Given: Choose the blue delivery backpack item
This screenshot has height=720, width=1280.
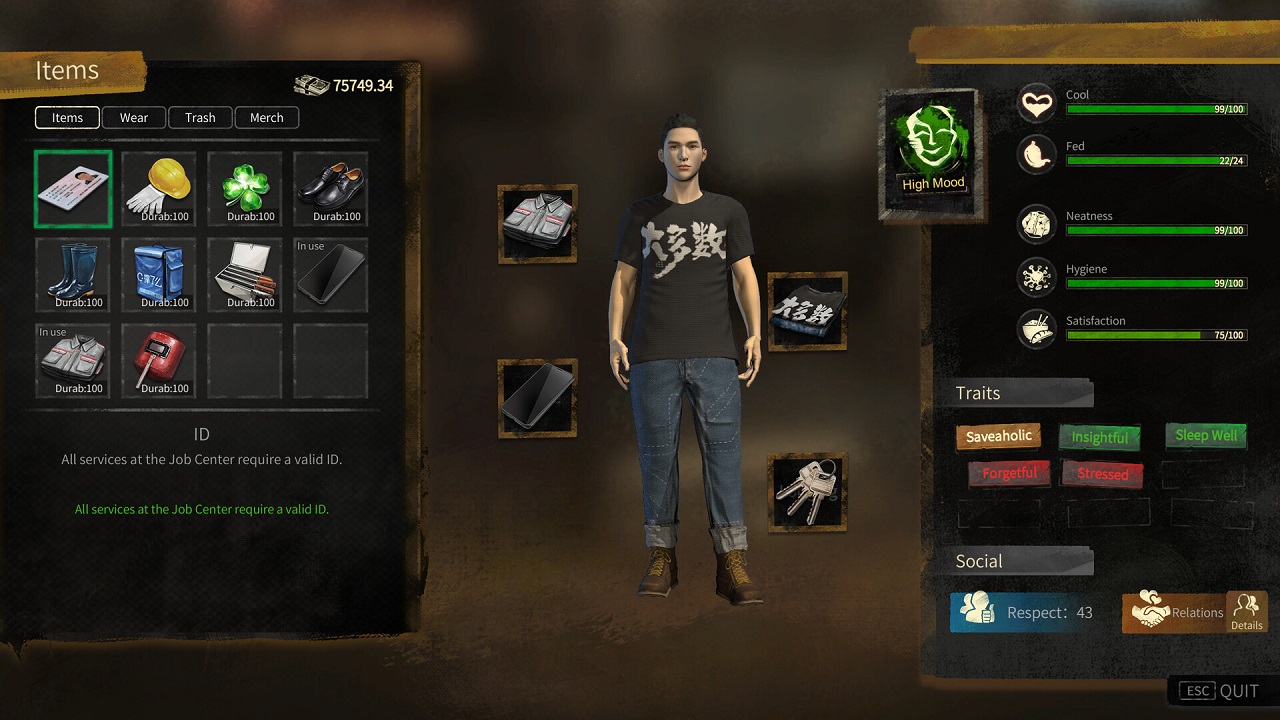Looking at the screenshot, I should (158, 275).
